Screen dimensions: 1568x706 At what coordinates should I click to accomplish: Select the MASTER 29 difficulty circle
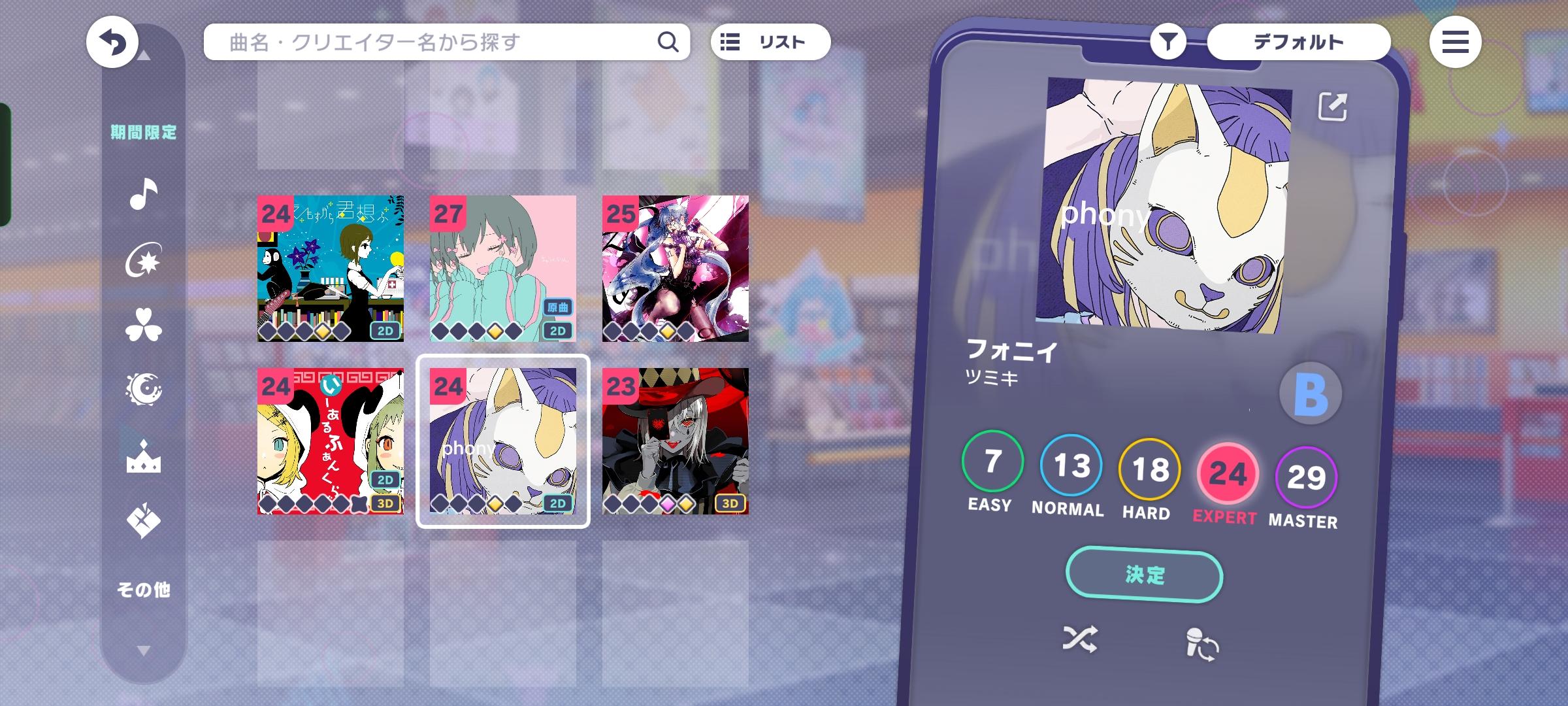coord(1305,474)
